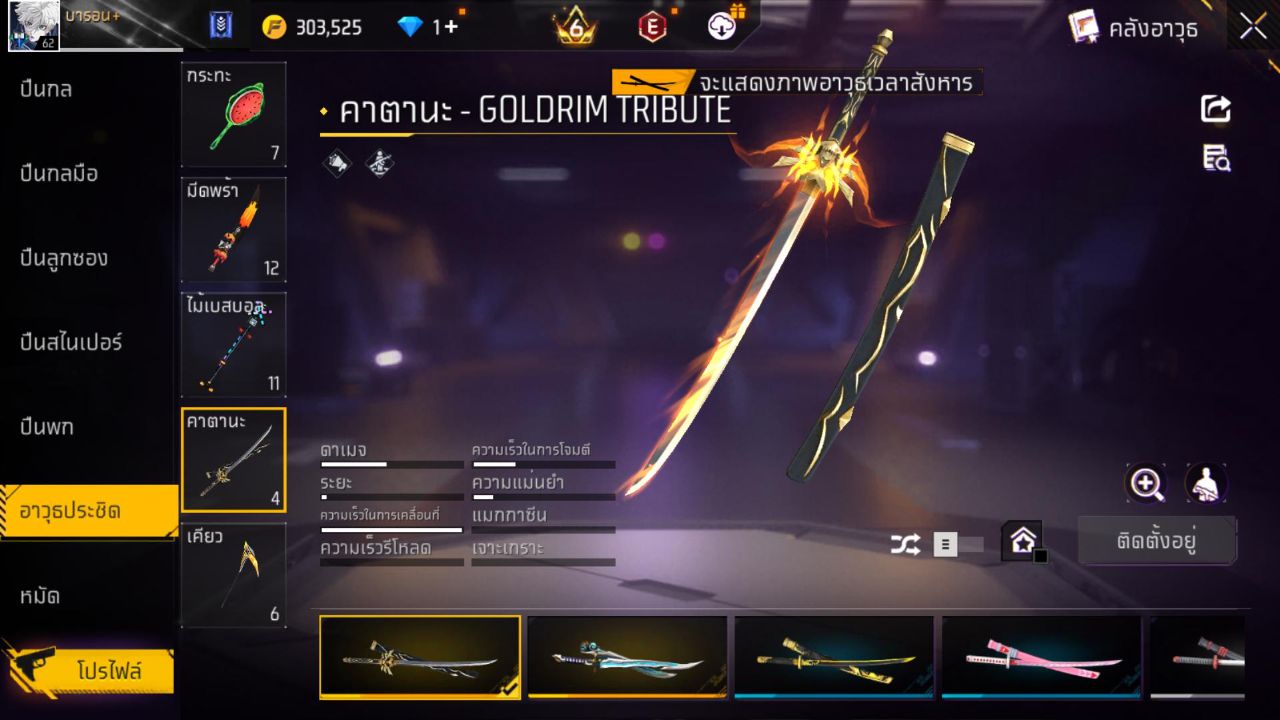Open the zoom preview with the magnifier icon
The image size is (1280, 720).
pyautogui.click(x=1146, y=484)
